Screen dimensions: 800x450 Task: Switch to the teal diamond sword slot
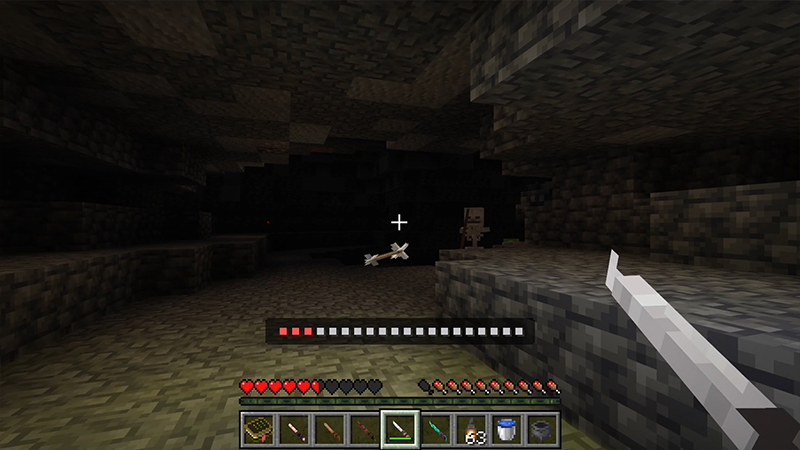pos(435,430)
